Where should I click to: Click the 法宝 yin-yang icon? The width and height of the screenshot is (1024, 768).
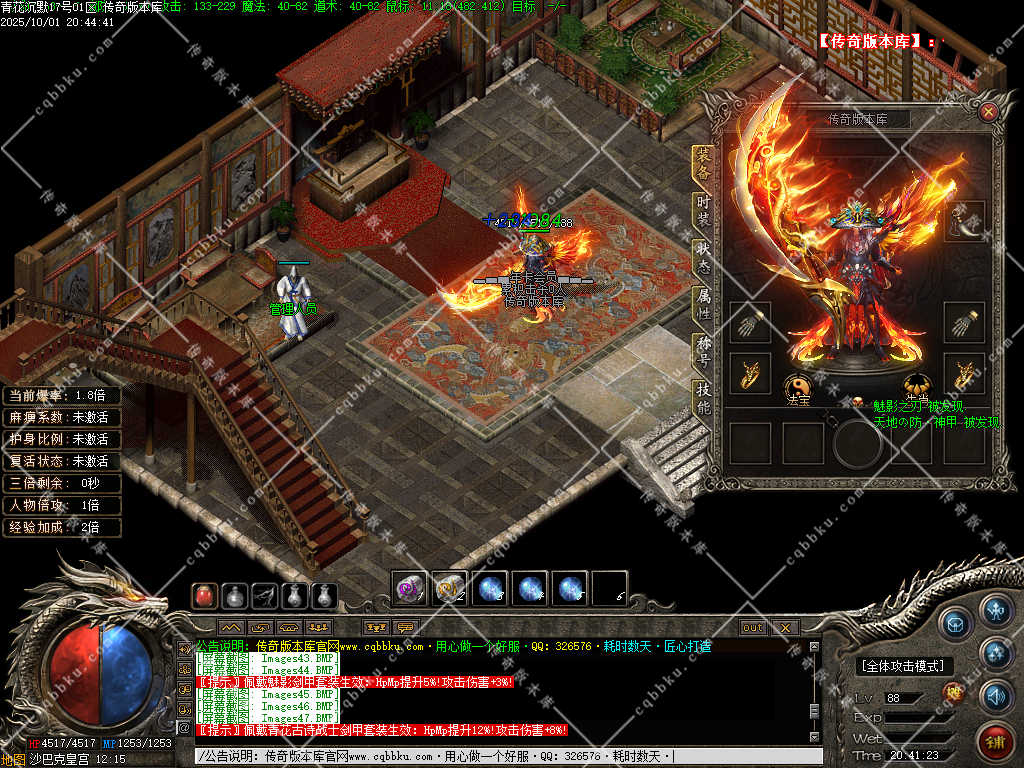point(797,384)
